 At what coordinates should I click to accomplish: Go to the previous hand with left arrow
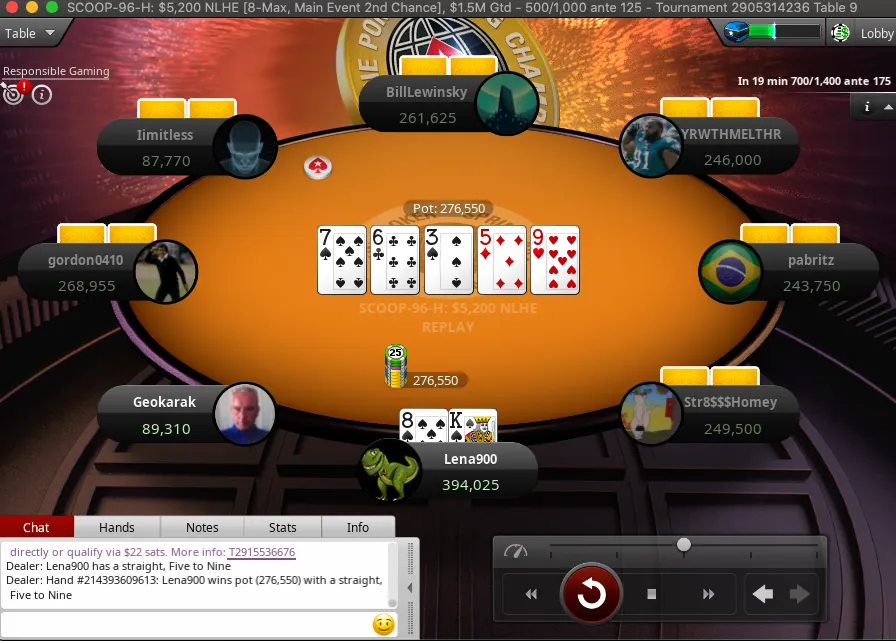(x=763, y=594)
